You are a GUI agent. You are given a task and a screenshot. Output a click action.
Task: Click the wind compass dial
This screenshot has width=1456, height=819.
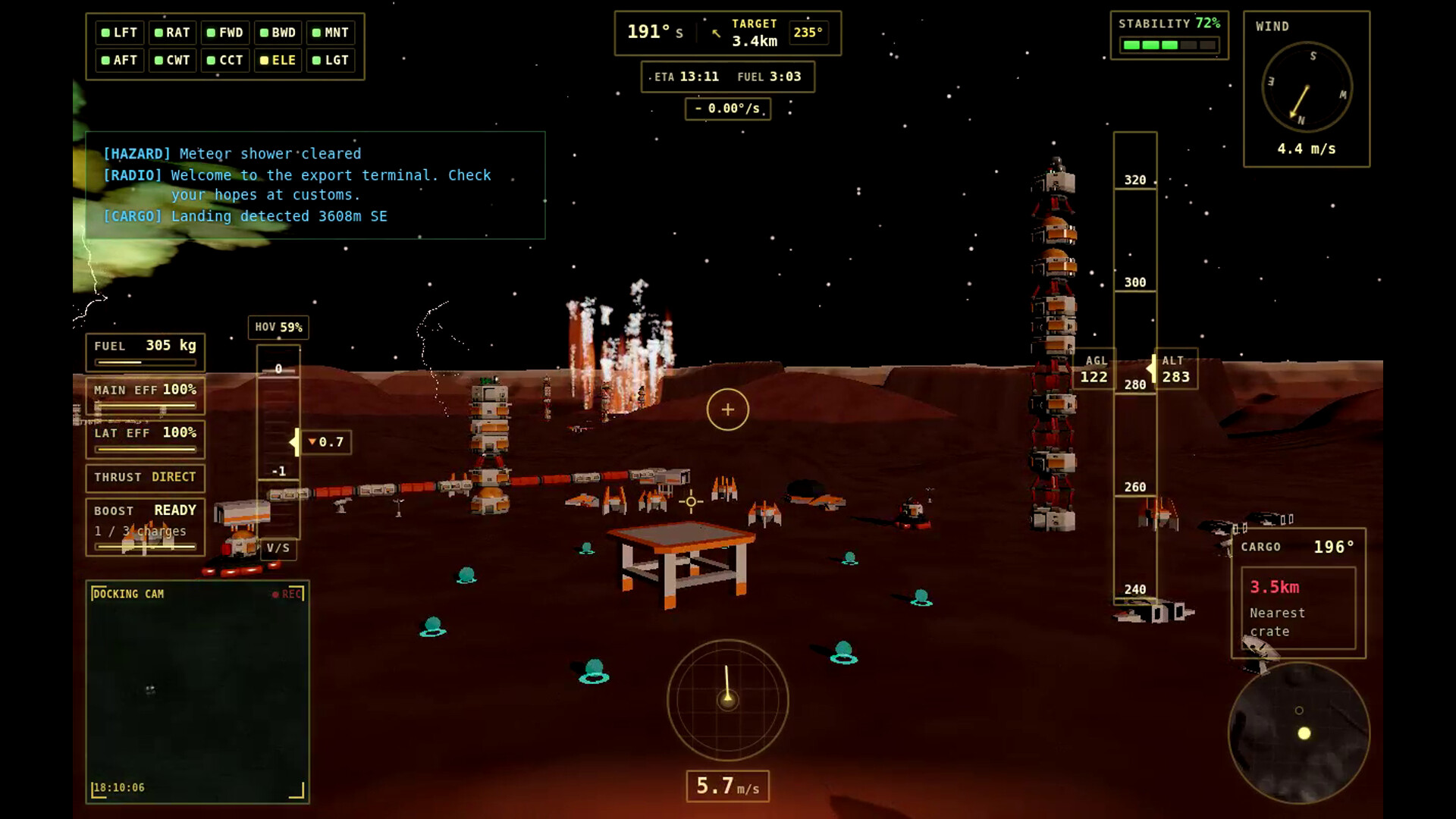(1306, 87)
